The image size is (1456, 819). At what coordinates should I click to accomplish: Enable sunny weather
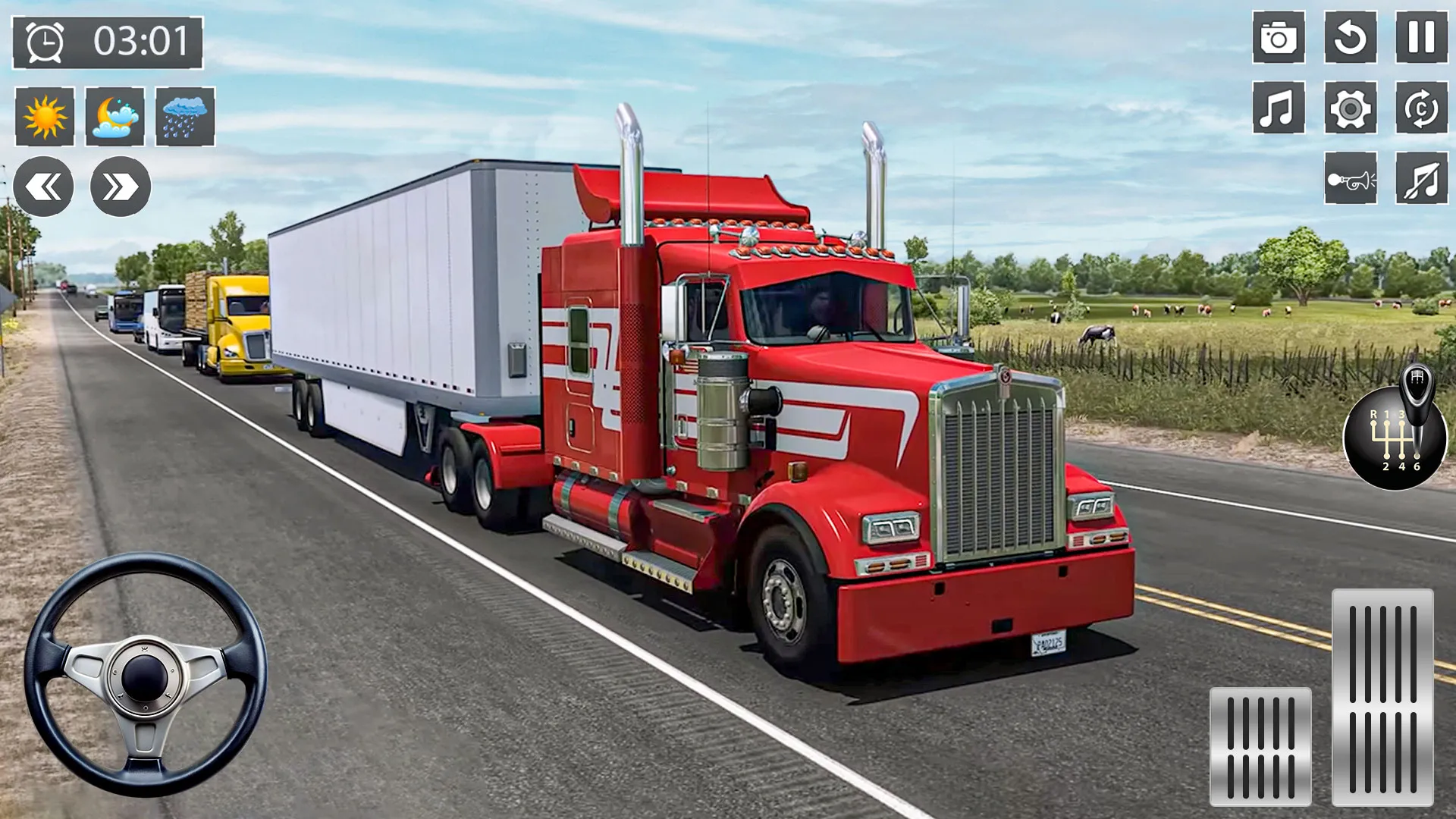(x=45, y=118)
